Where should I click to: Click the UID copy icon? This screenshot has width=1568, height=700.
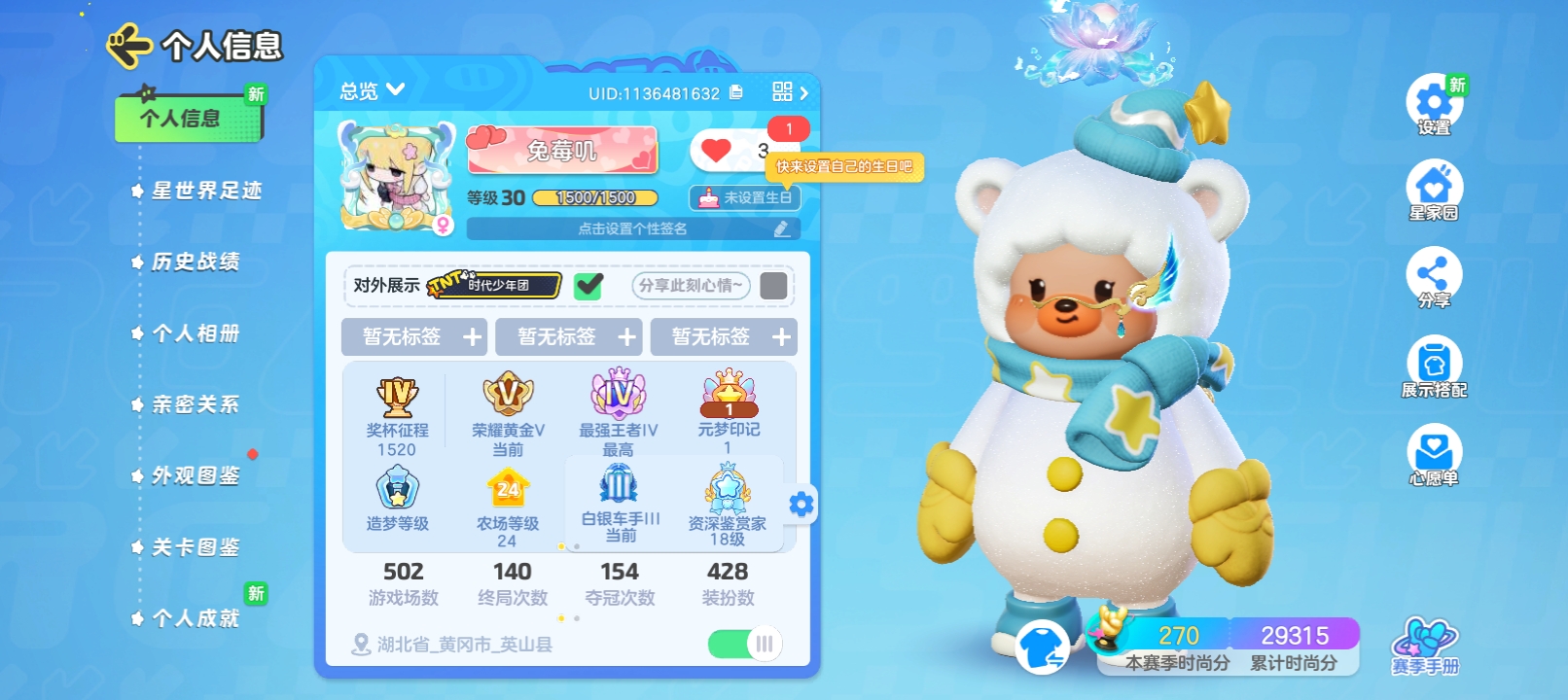[736, 90]
